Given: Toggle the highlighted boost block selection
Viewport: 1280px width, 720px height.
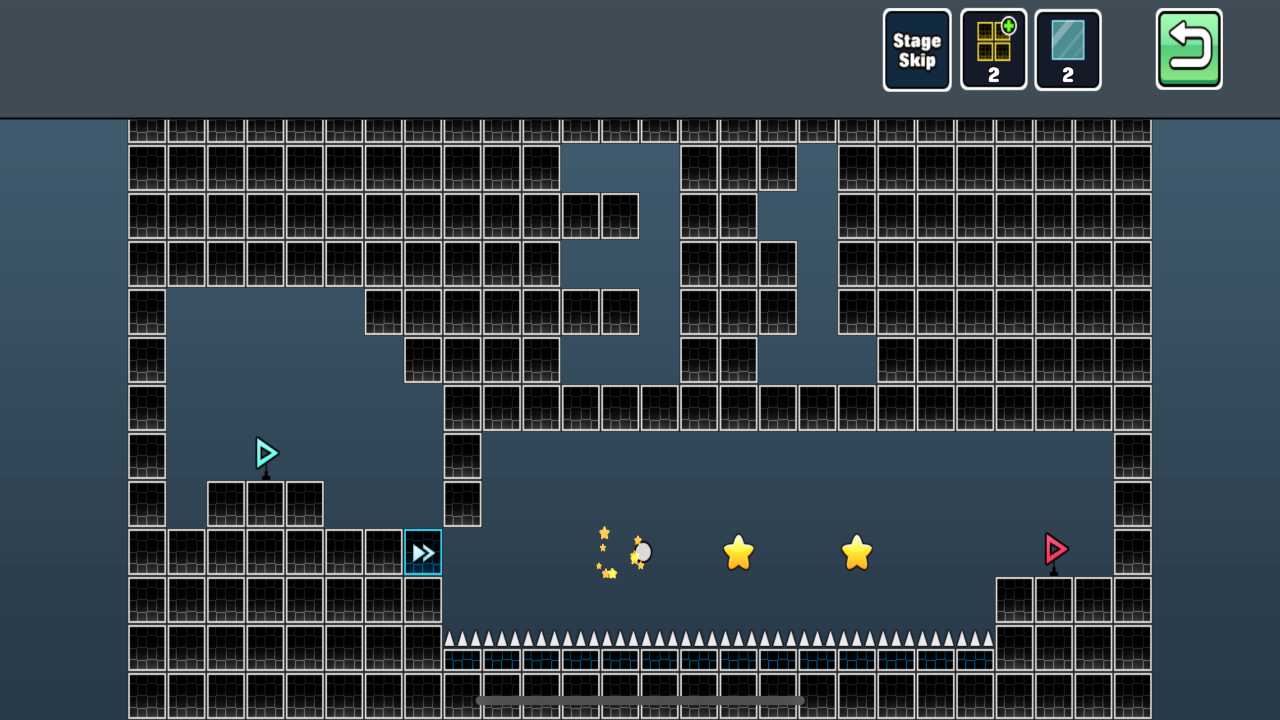Looking at the screenshot, I should point(423,551).
